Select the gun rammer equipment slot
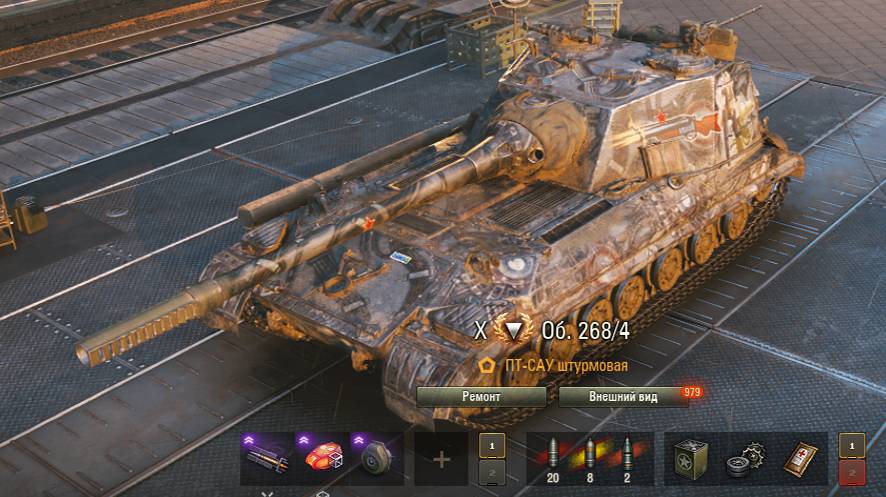This screenshot has height=497, width=886. point(268,458)
